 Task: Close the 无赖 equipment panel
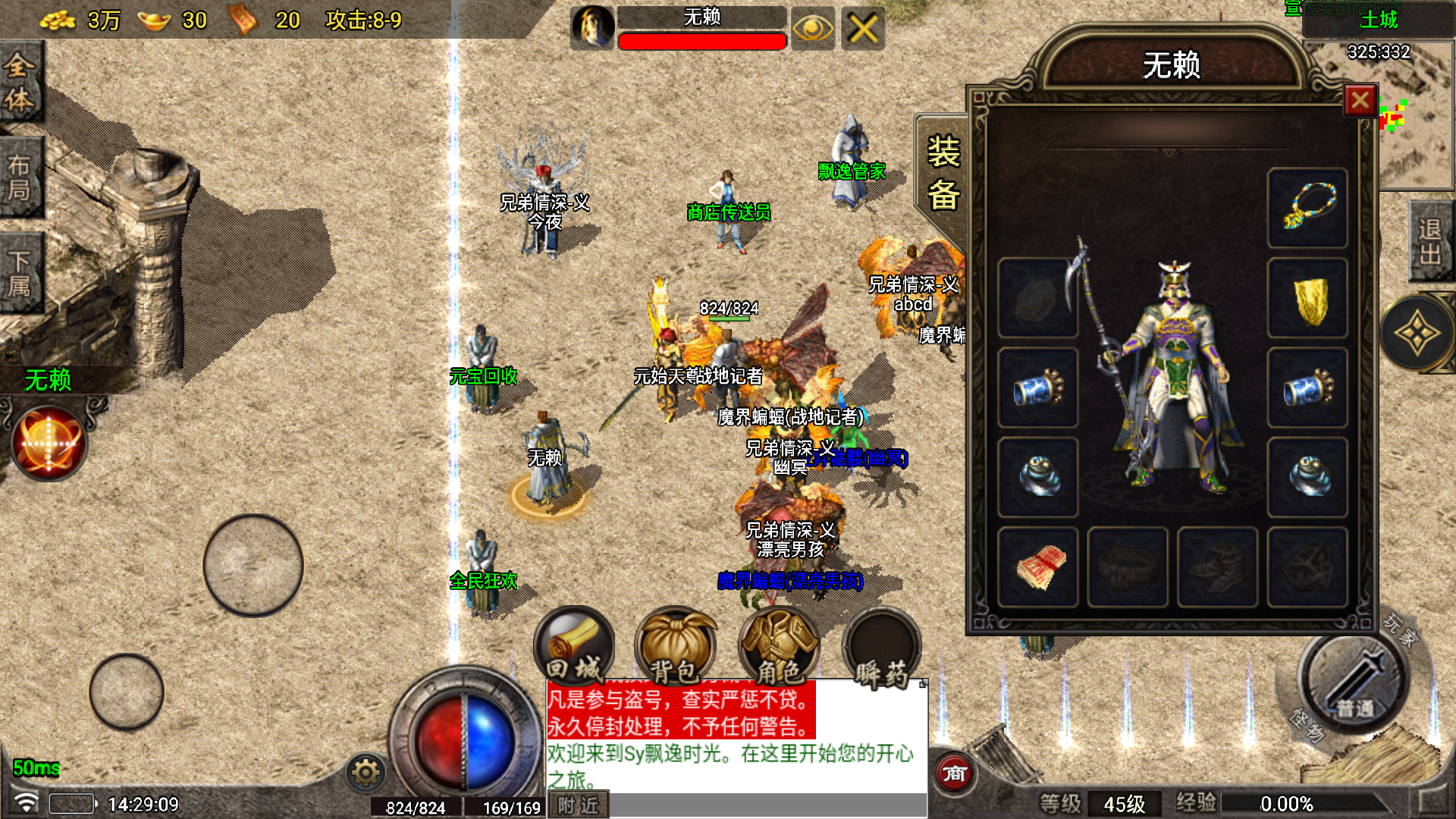pyautogui.click(x=1360, y=100)
